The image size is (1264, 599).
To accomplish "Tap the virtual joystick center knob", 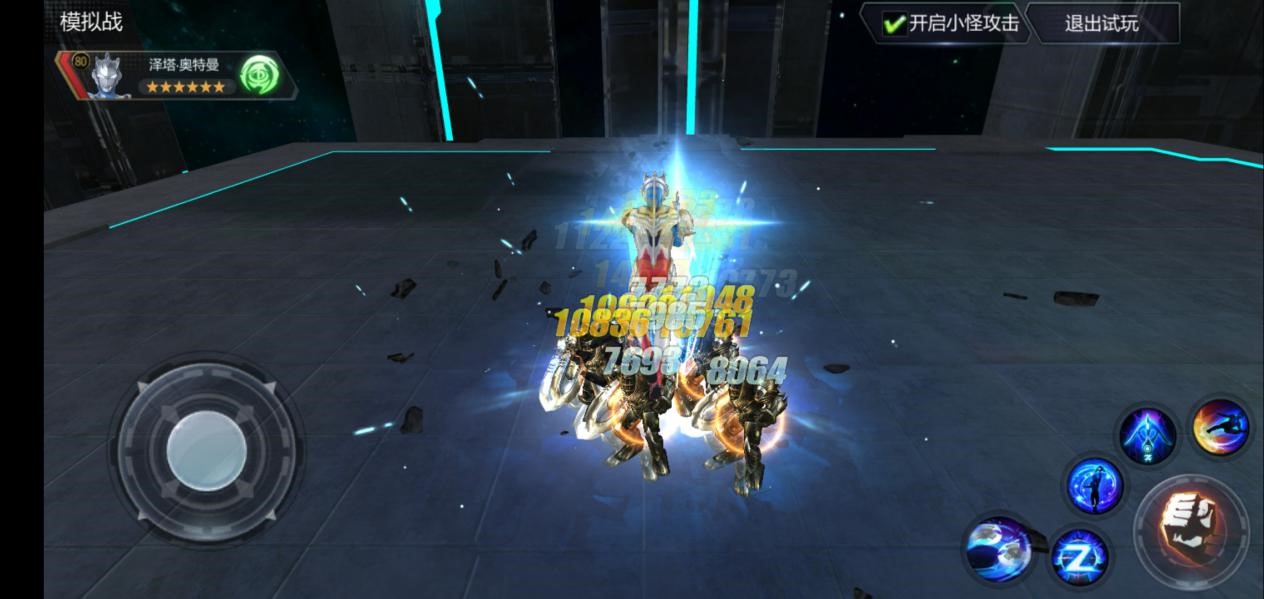I will [207, 452].
